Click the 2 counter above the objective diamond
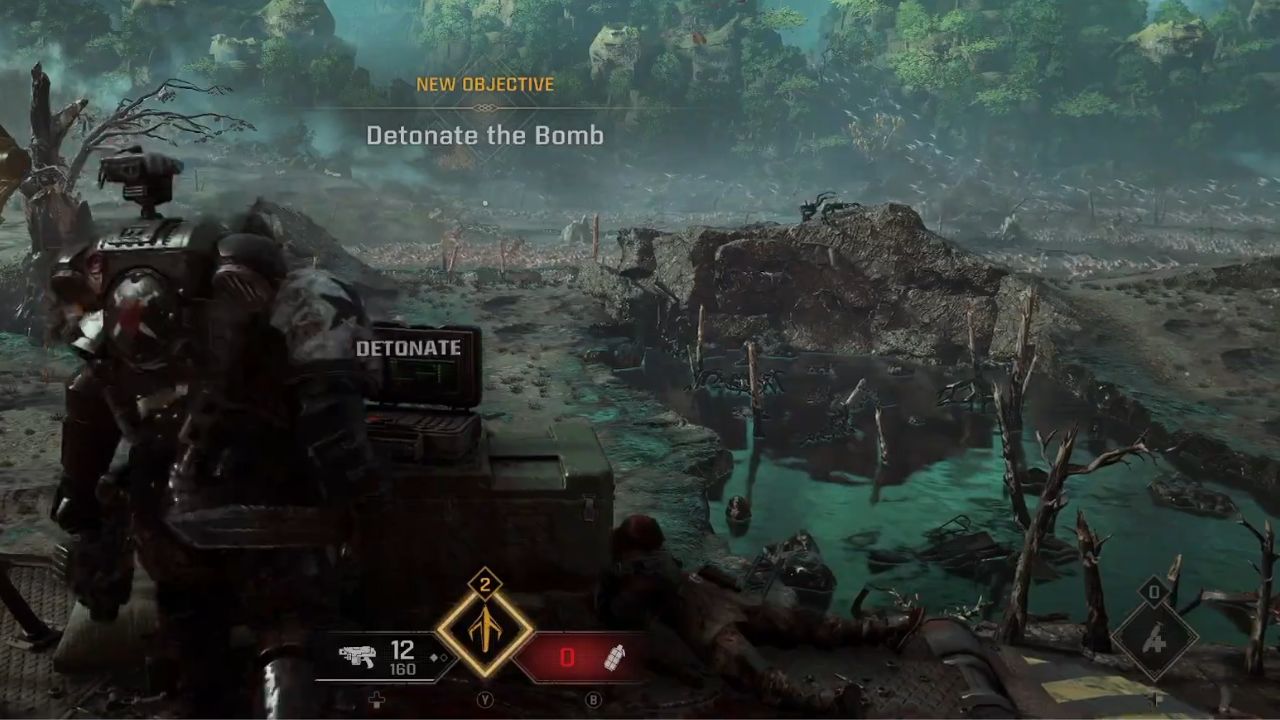Viewport: 1280px width, 720px height. click(x=485, y=584)
